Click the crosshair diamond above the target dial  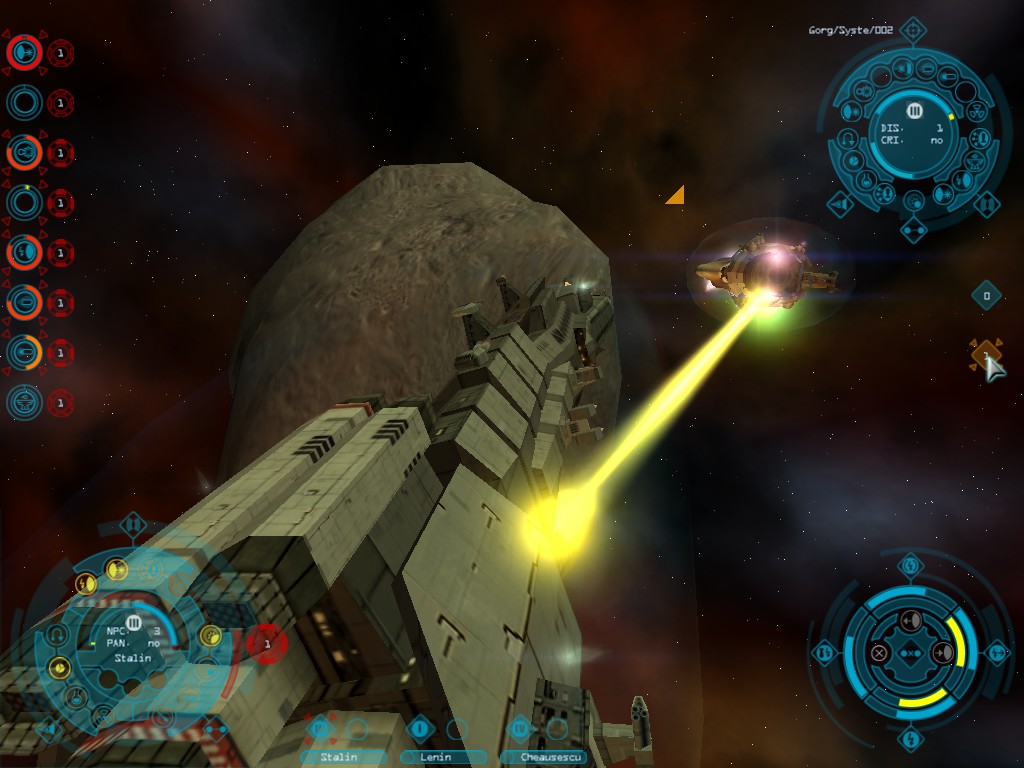(x=911, y=30)
